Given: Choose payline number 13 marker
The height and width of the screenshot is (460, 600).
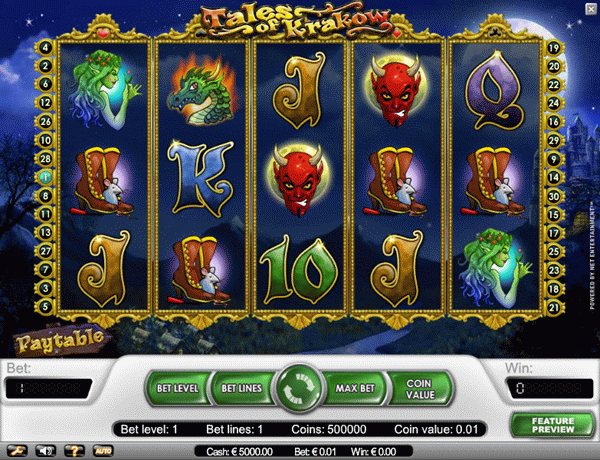Looking at the screenshot, I should point(46,232).
